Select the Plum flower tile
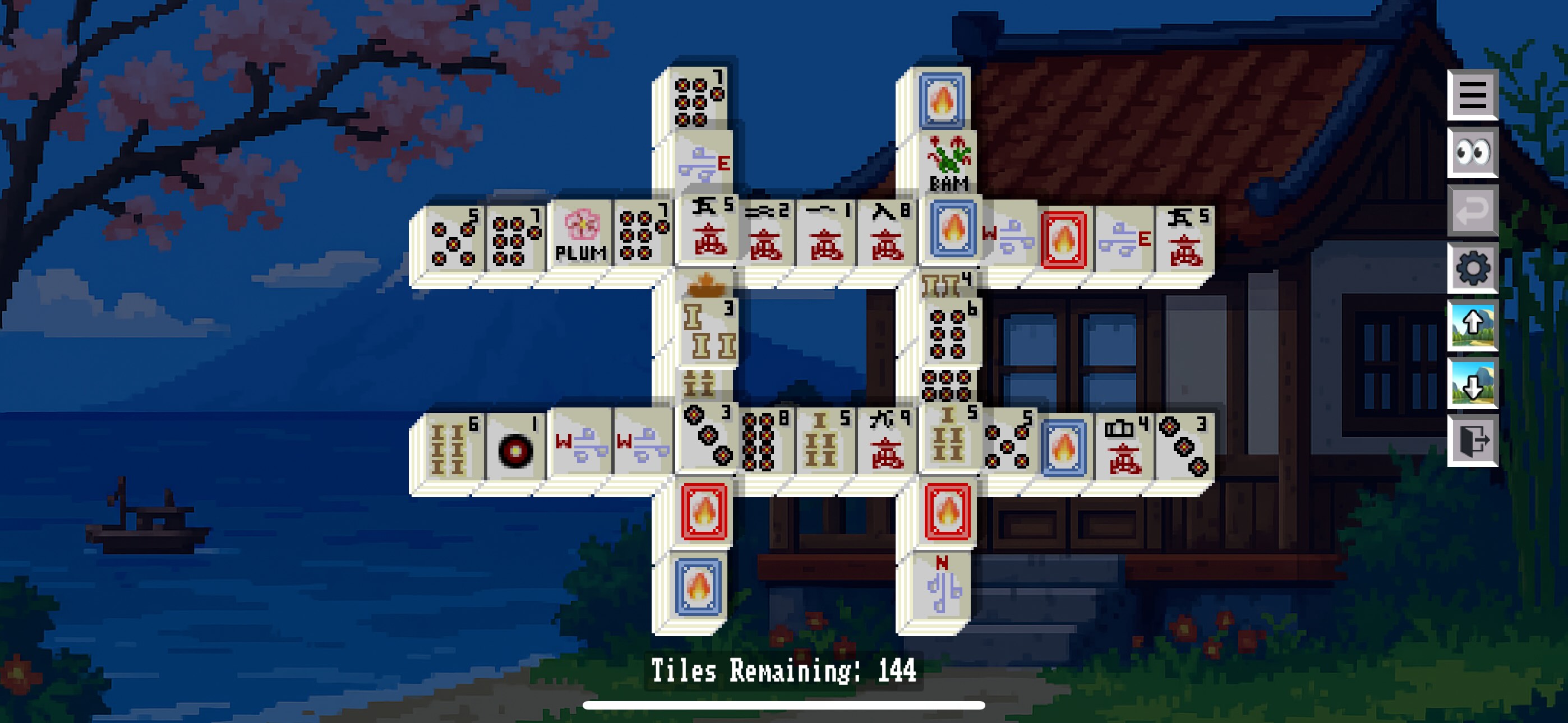 (x=580, y=237)
